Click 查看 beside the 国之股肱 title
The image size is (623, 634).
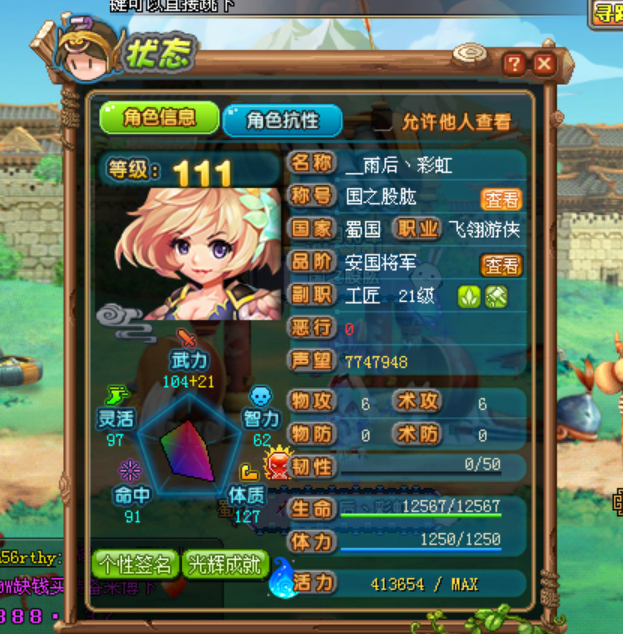point(501,198)
